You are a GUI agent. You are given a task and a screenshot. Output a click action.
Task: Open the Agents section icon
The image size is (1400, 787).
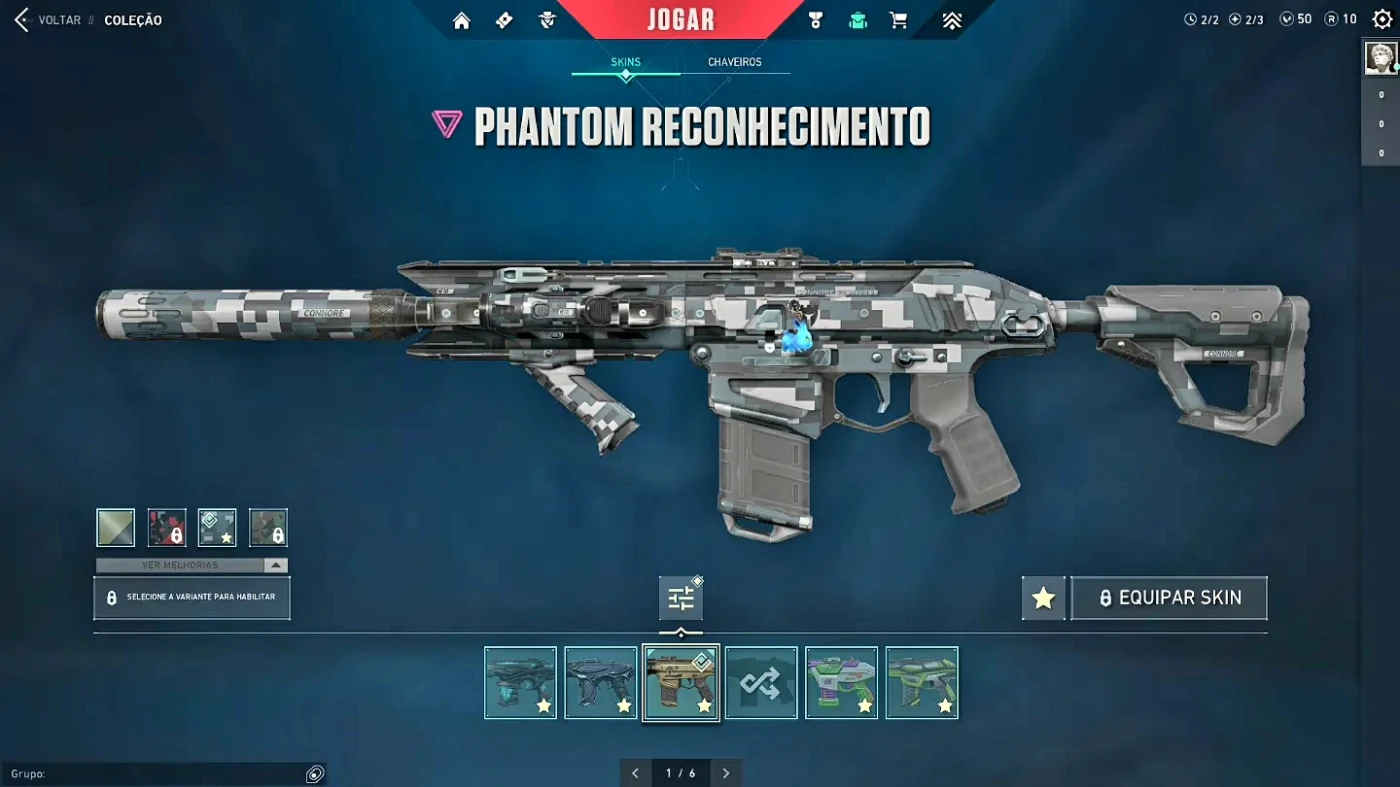point(547,19)
